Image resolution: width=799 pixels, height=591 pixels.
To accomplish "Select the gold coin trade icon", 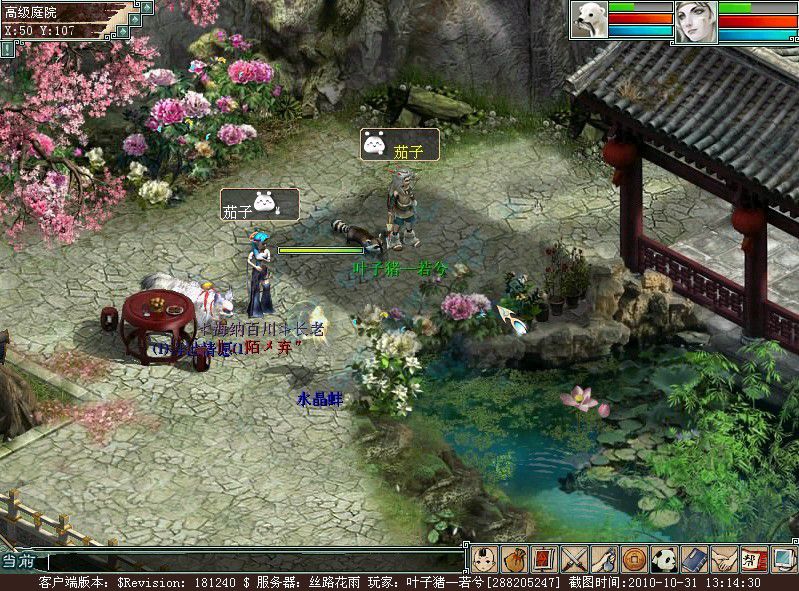I will (x=633, y=559).
